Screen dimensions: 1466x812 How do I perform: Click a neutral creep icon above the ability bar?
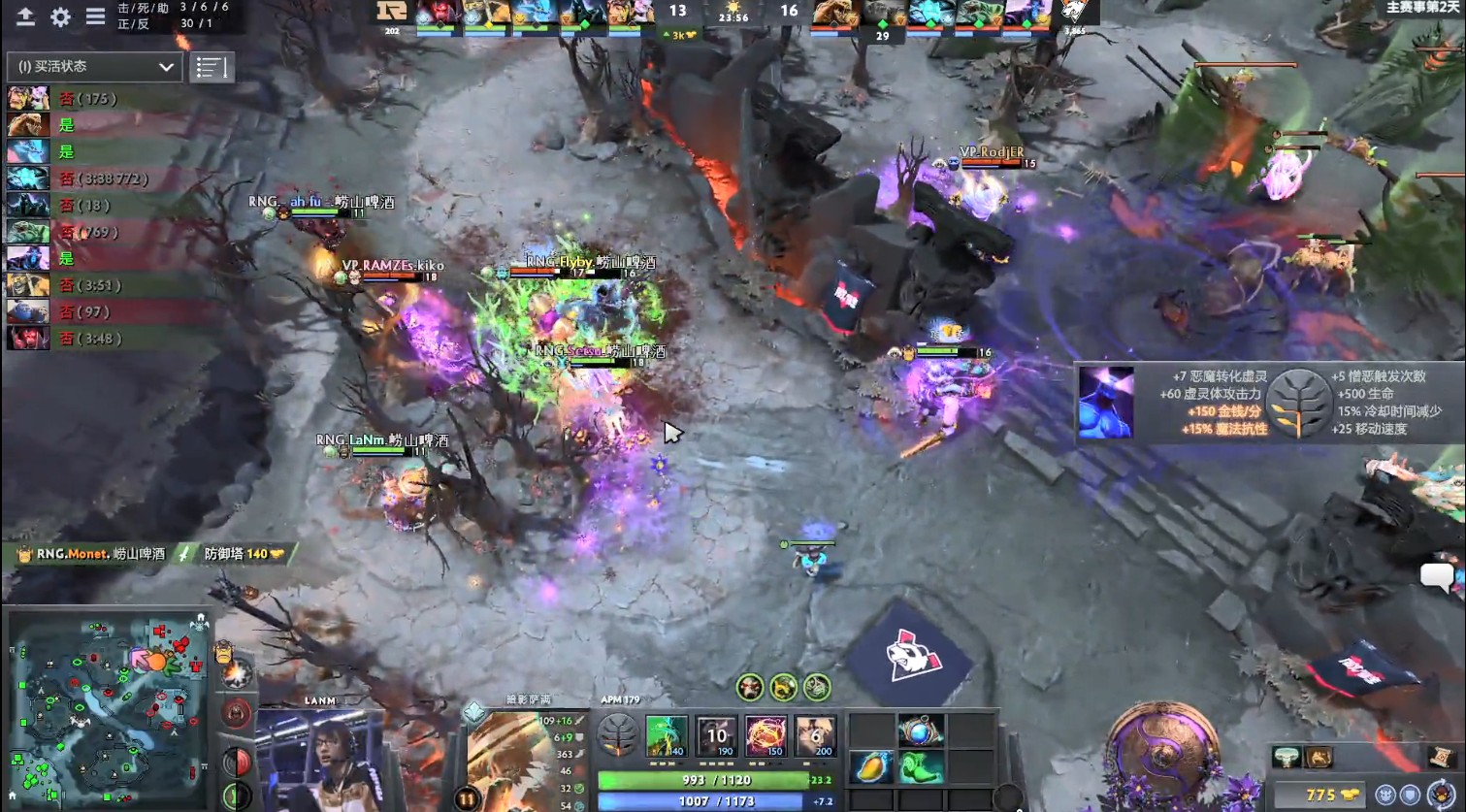(x=749, y=689)
